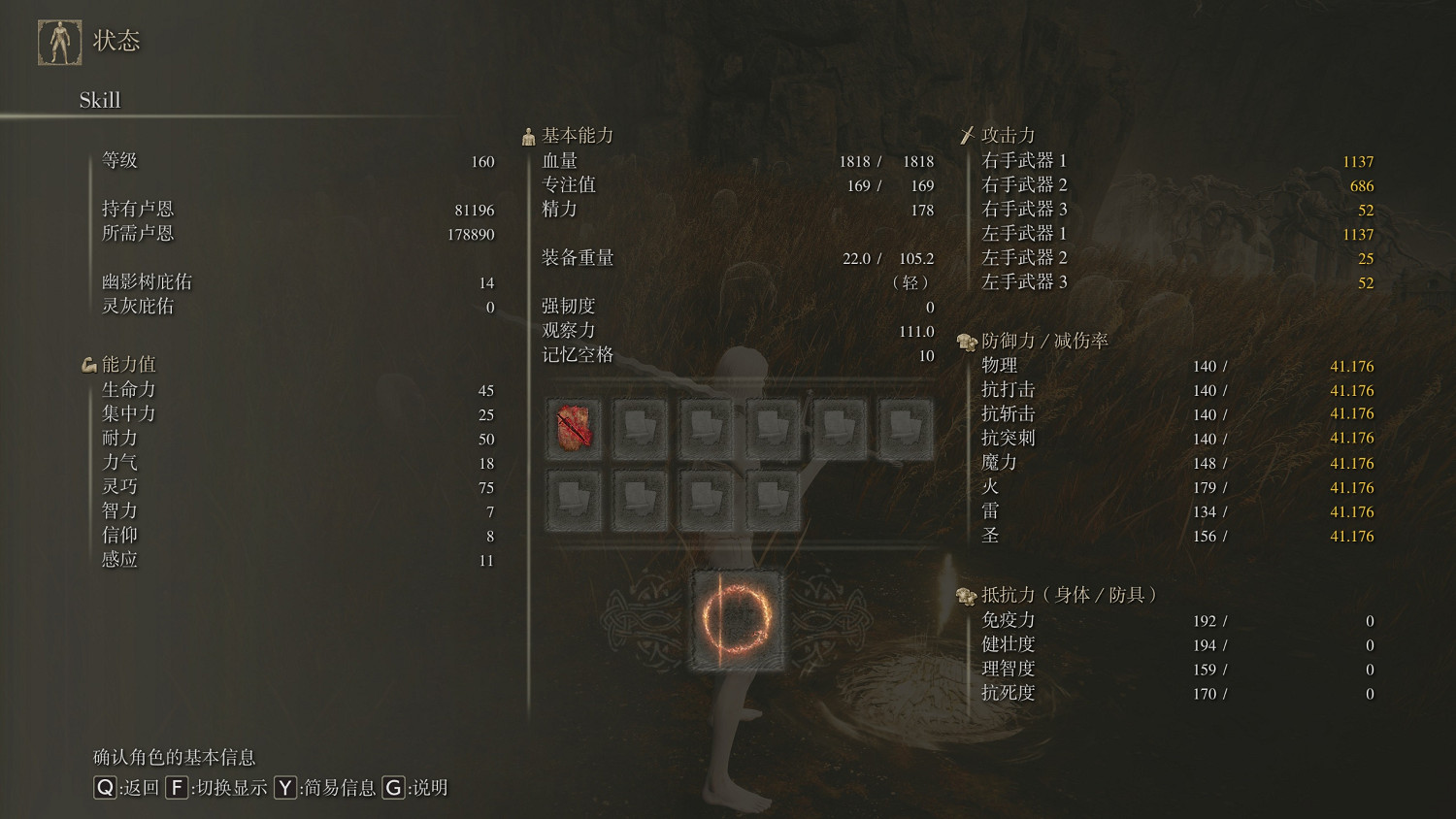Select the equipped red talisman
1456x819 pixels.
click(576, 428)
